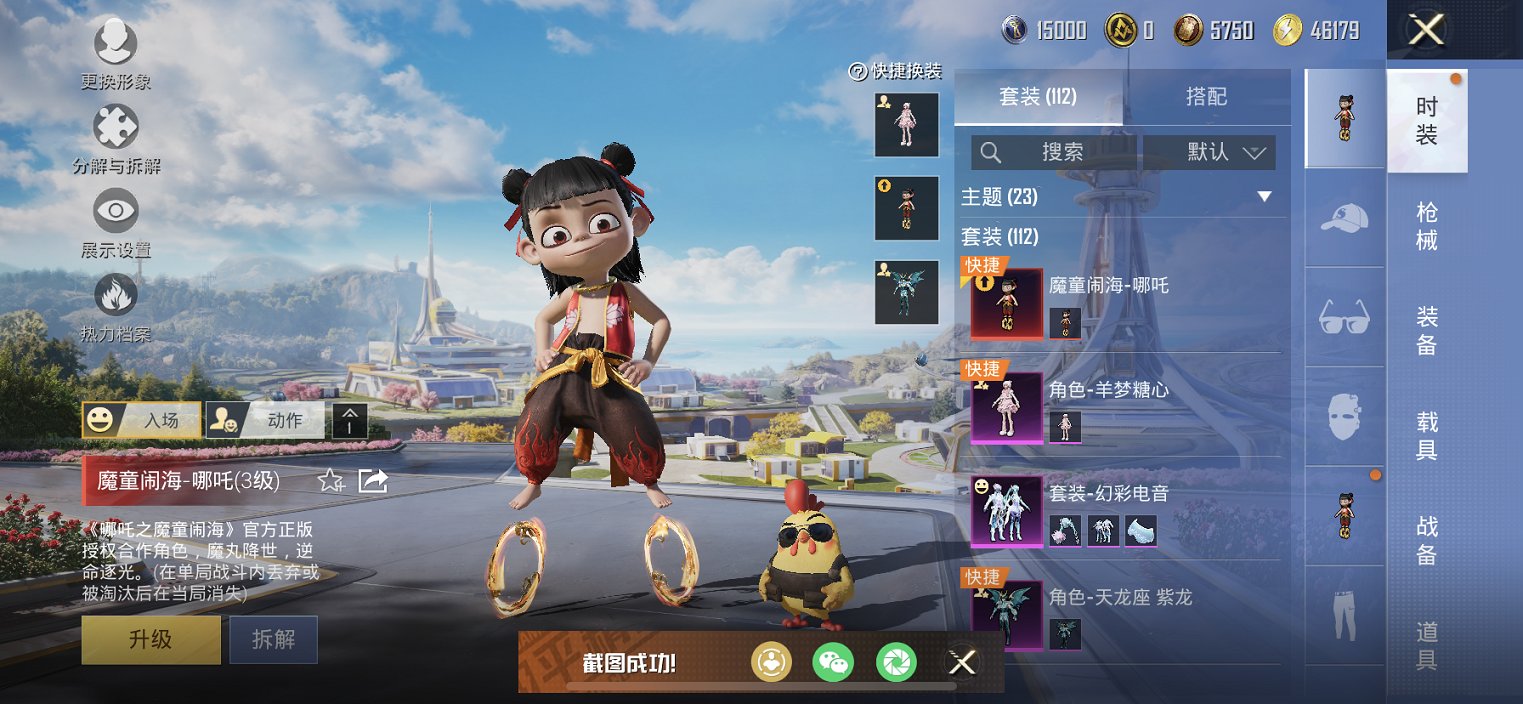
Task: Open 展示设置 display settings
Action: point(116,221)
